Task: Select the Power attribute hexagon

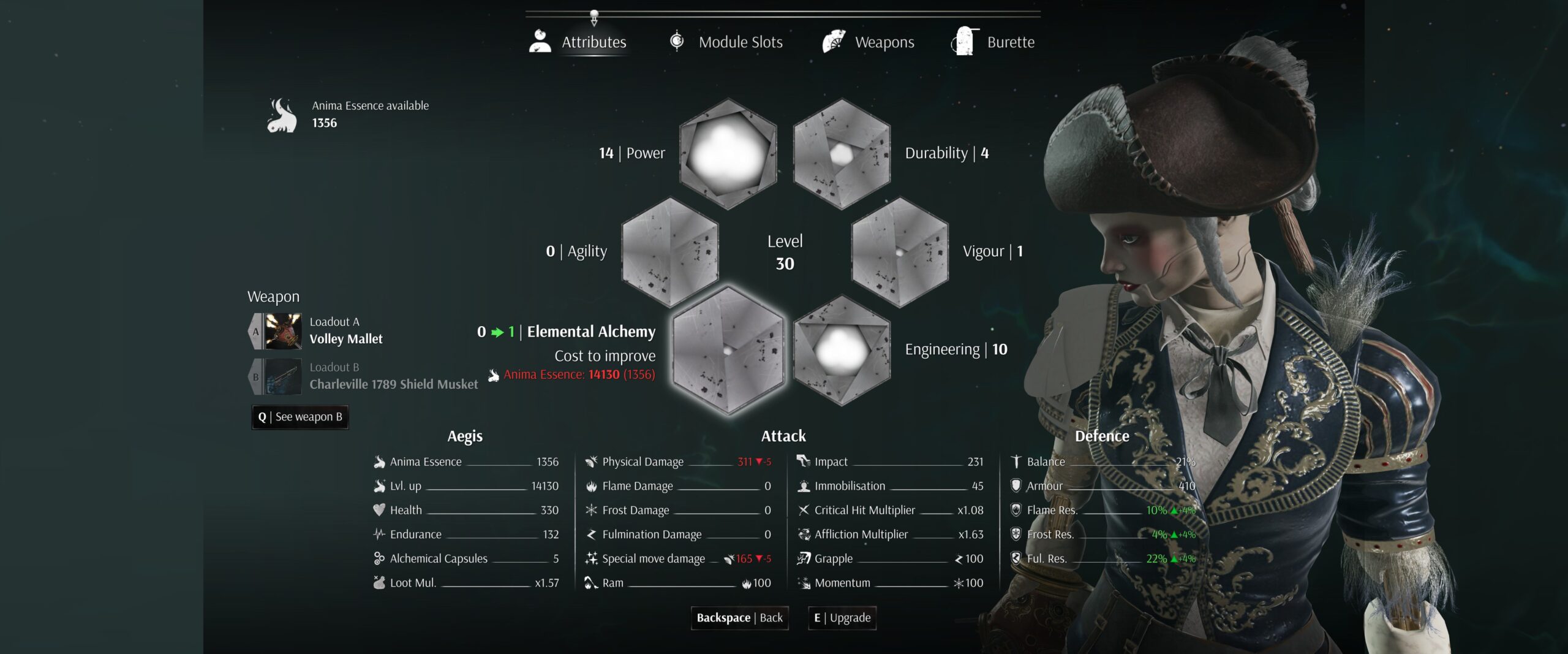Action: (728, 153)
